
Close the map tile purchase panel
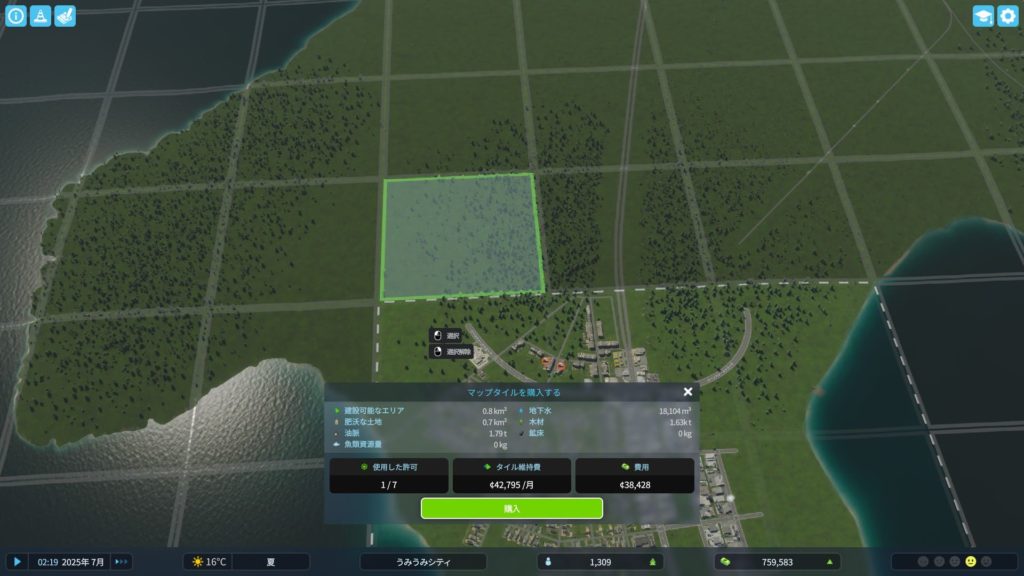coord(688,393)
